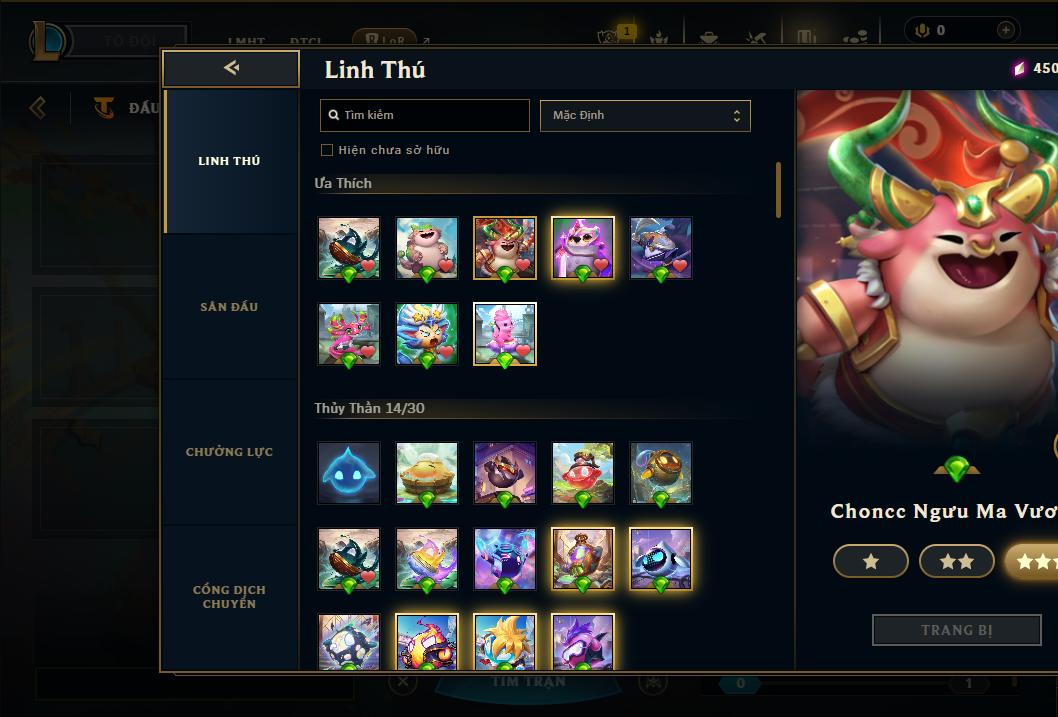Image resolution: width=1058 pixels, height=717 pixels.
Task: Select the blue water sprite thumbnail
Action: tap(349, 473)
